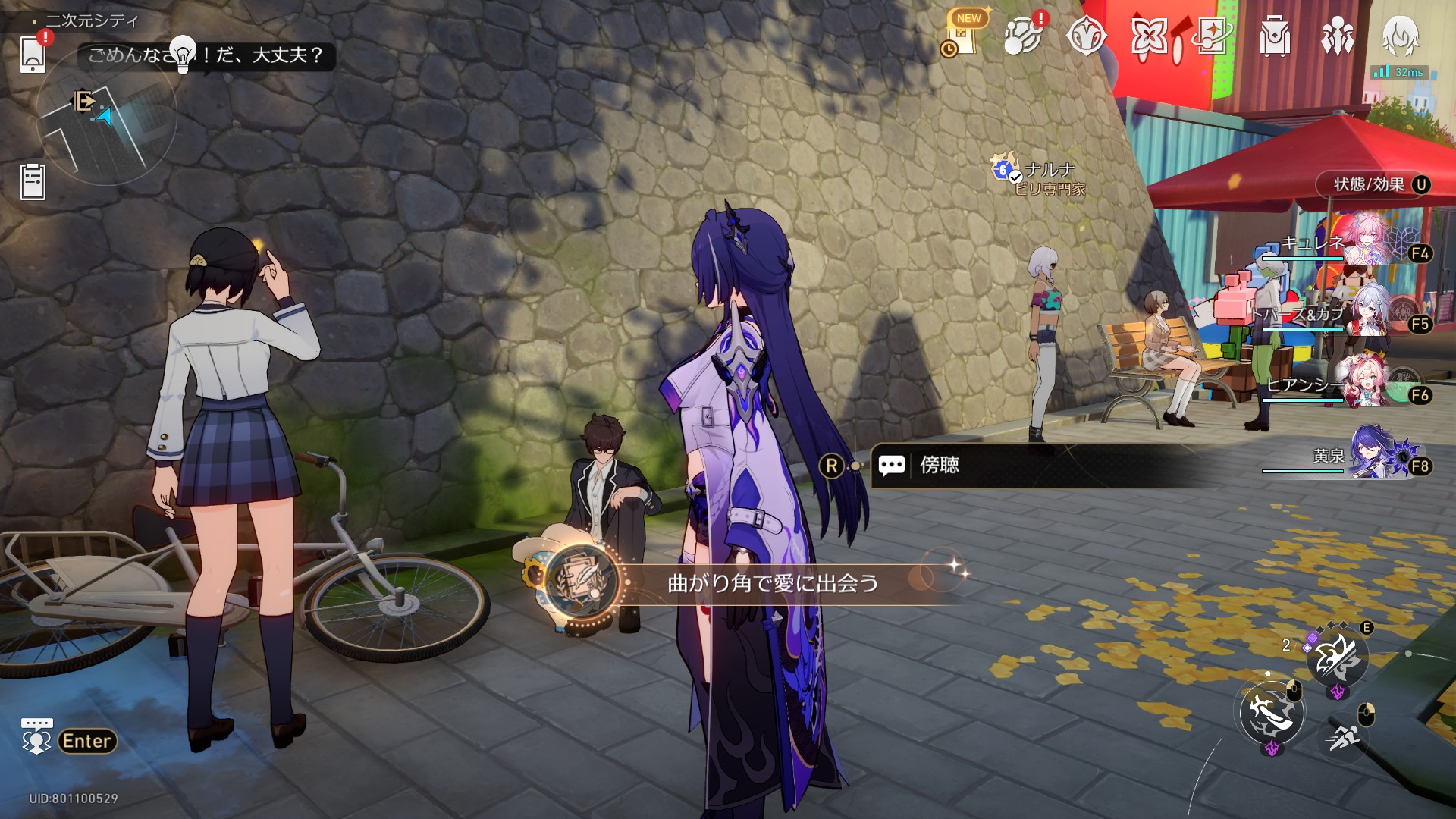
Task: Toggle the sprint running icon
Action: click(1344, 734)
